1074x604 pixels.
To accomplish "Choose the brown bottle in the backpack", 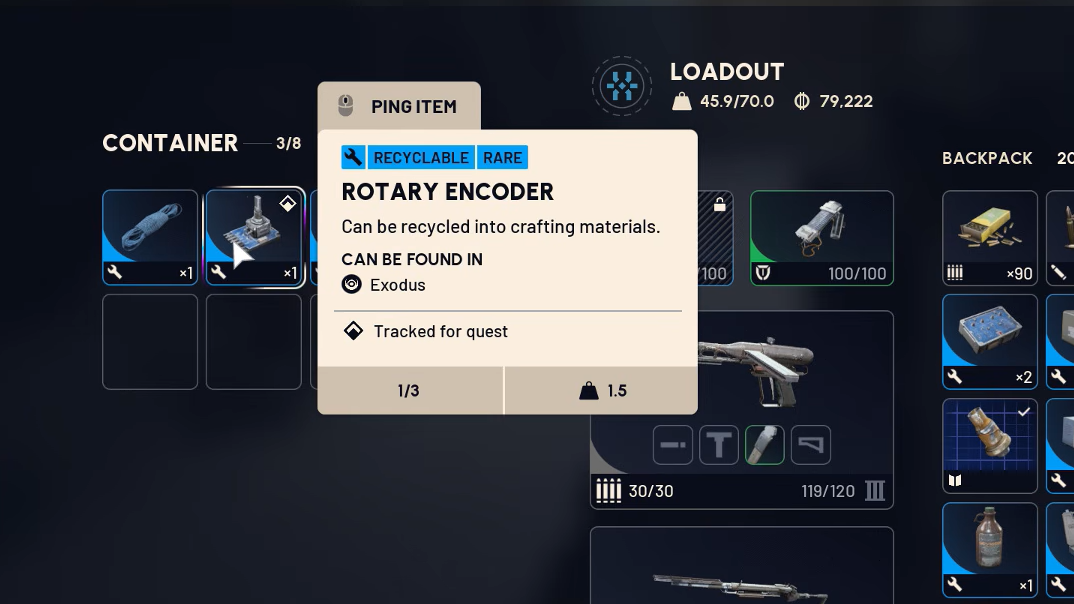I will (x=989, y=549).
